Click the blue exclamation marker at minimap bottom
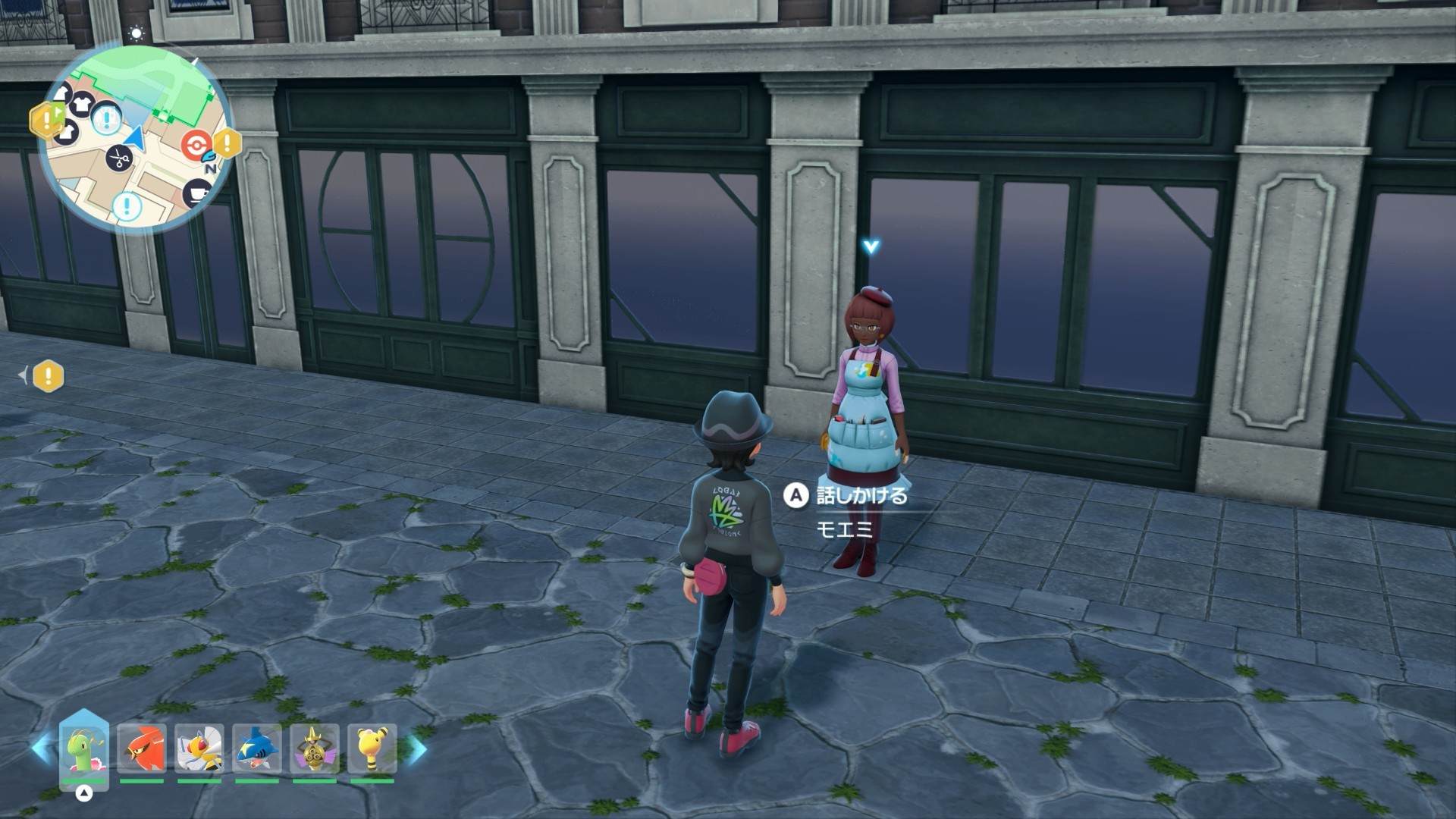Image resolution: width=1456 pixels, height=819 pixels. [x=127, y=206]
